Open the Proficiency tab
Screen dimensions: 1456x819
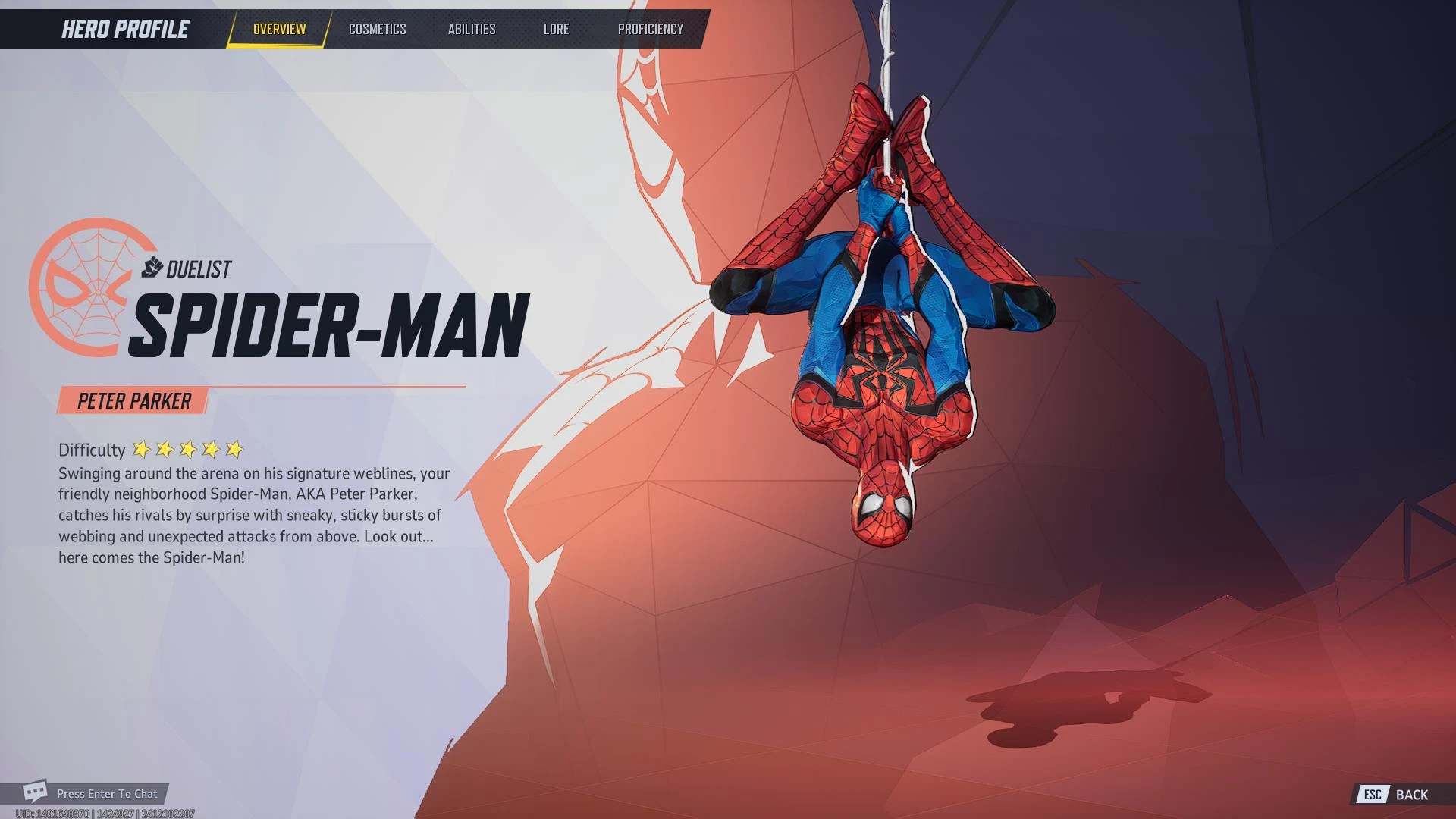[x=651, y=29]
